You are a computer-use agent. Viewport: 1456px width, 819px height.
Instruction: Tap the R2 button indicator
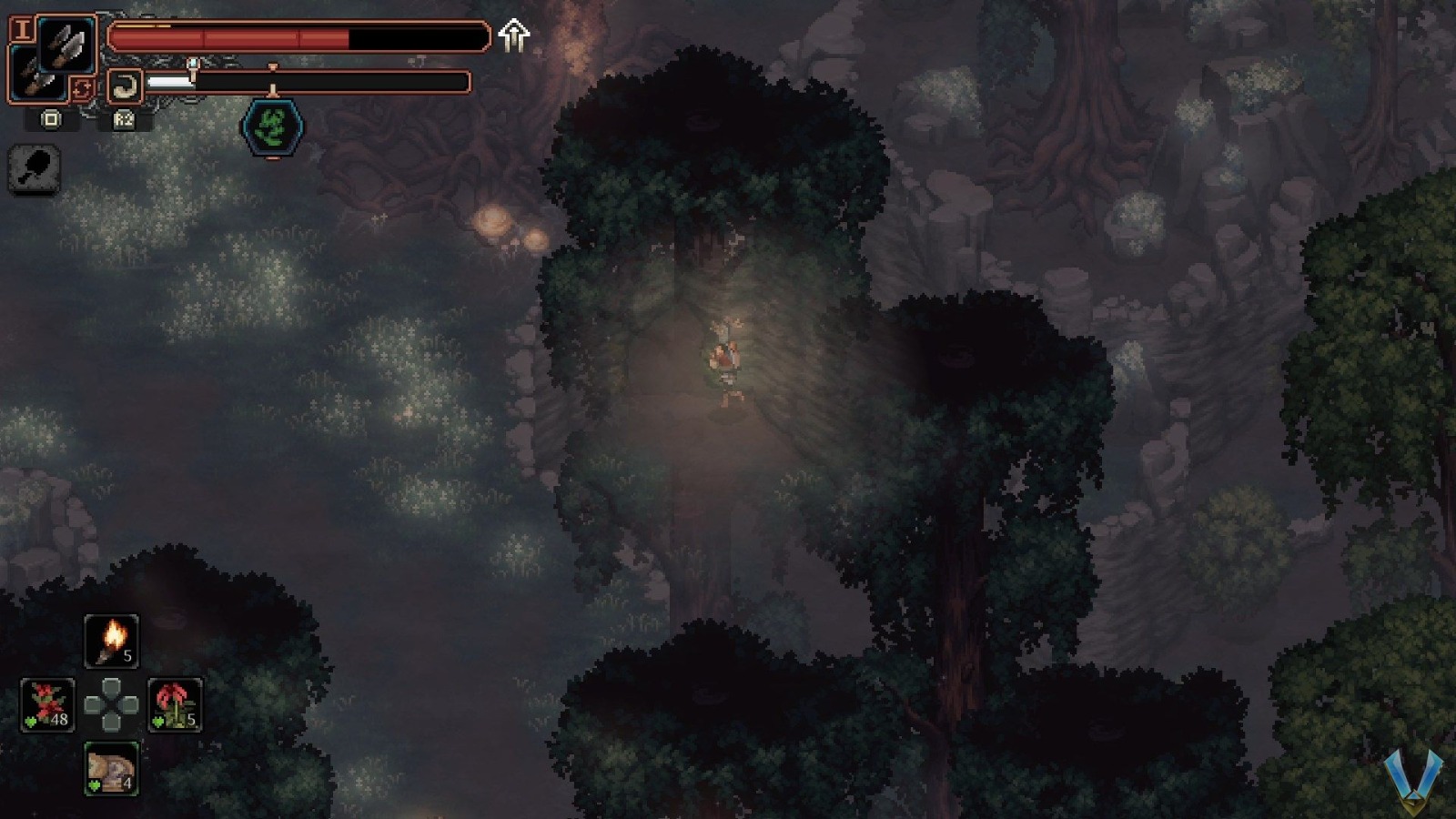coord(123,120)
